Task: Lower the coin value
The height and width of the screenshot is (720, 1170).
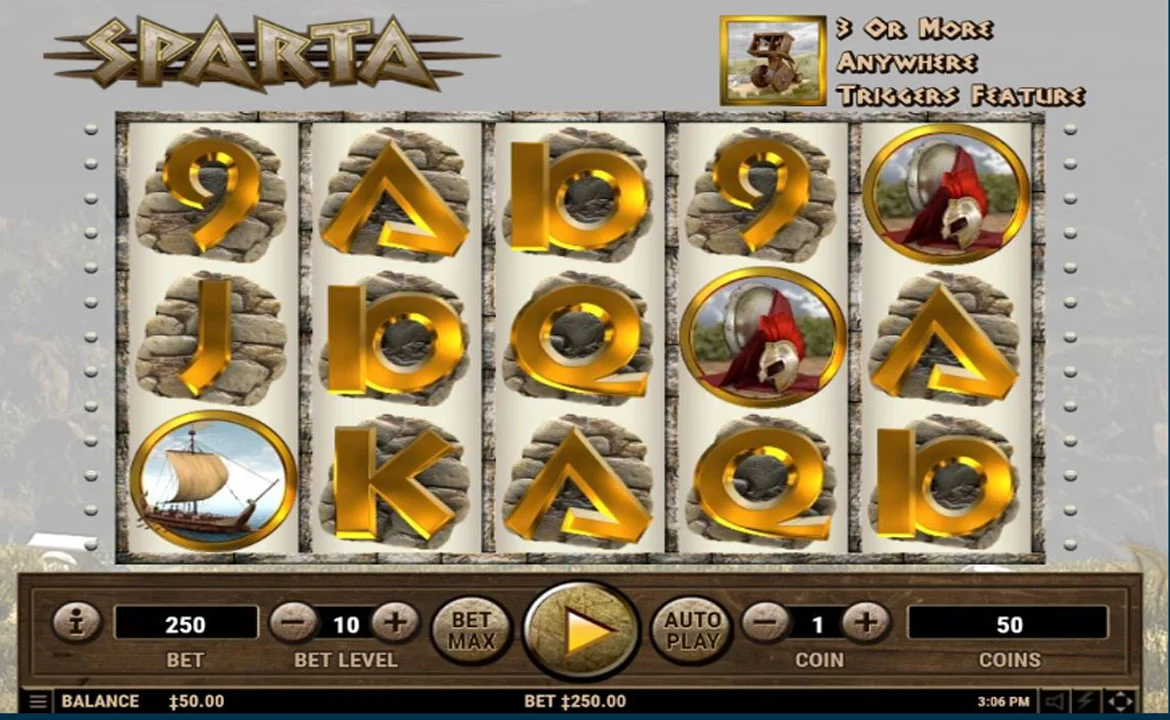Action: click(765, 624)
